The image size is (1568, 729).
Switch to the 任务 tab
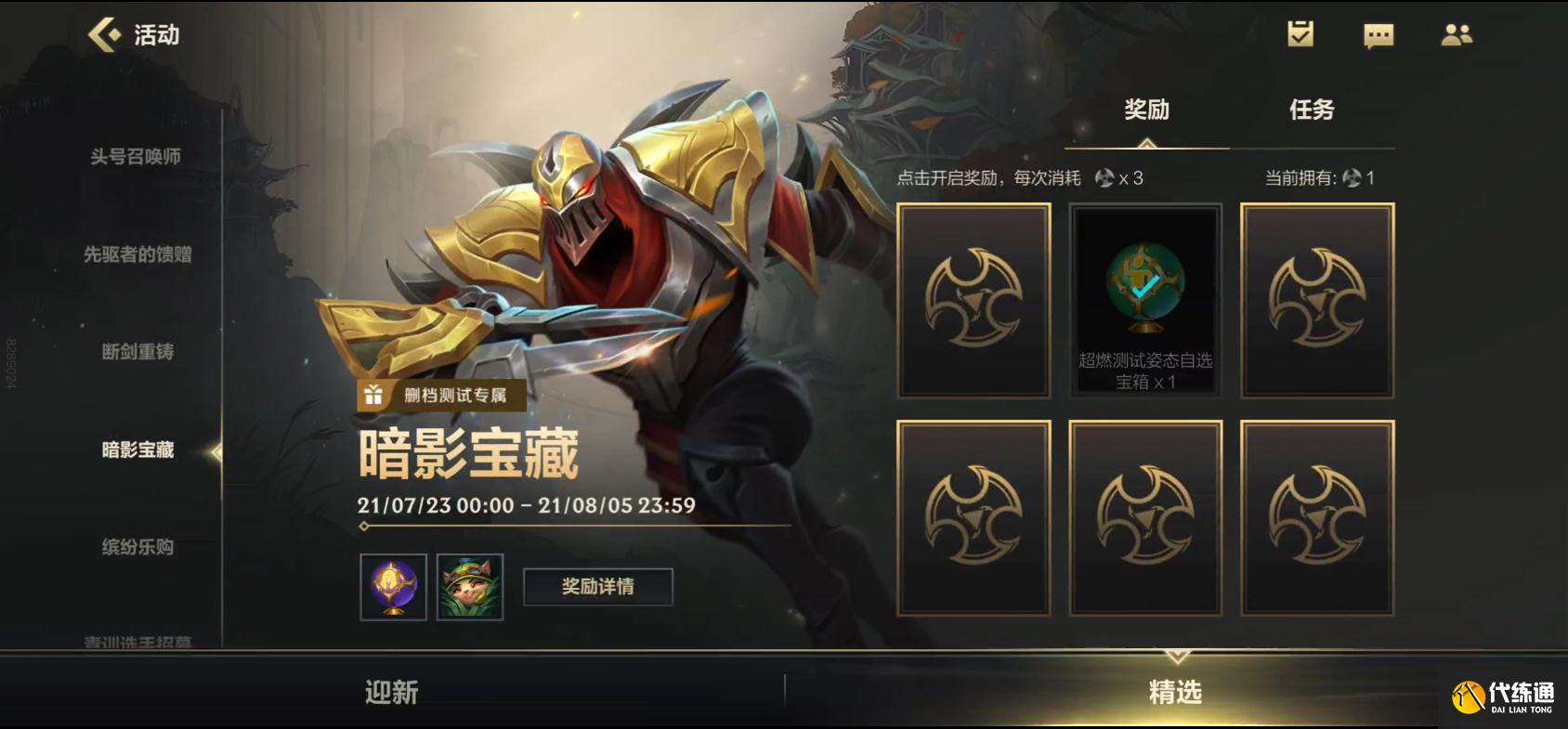pos(1313,110)
